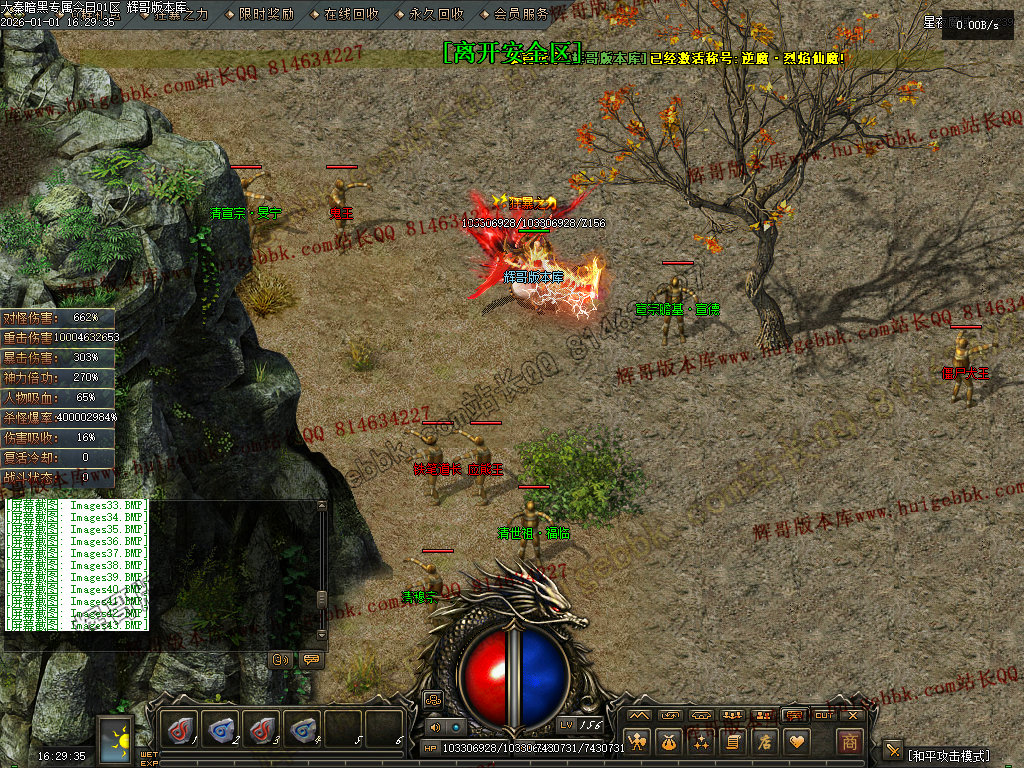Click the OUT logout button
This screenshot has height=768, width=1024.
(x=824, y=715)
